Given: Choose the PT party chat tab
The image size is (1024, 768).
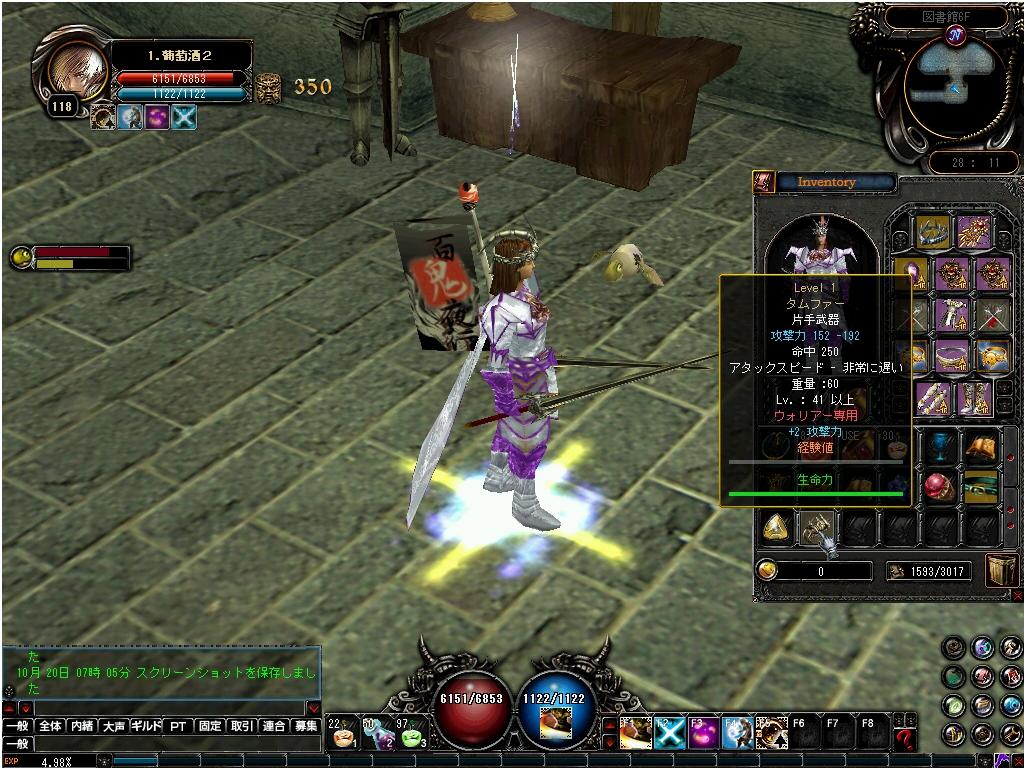Looking at the screenshot, I should [178, 726].
